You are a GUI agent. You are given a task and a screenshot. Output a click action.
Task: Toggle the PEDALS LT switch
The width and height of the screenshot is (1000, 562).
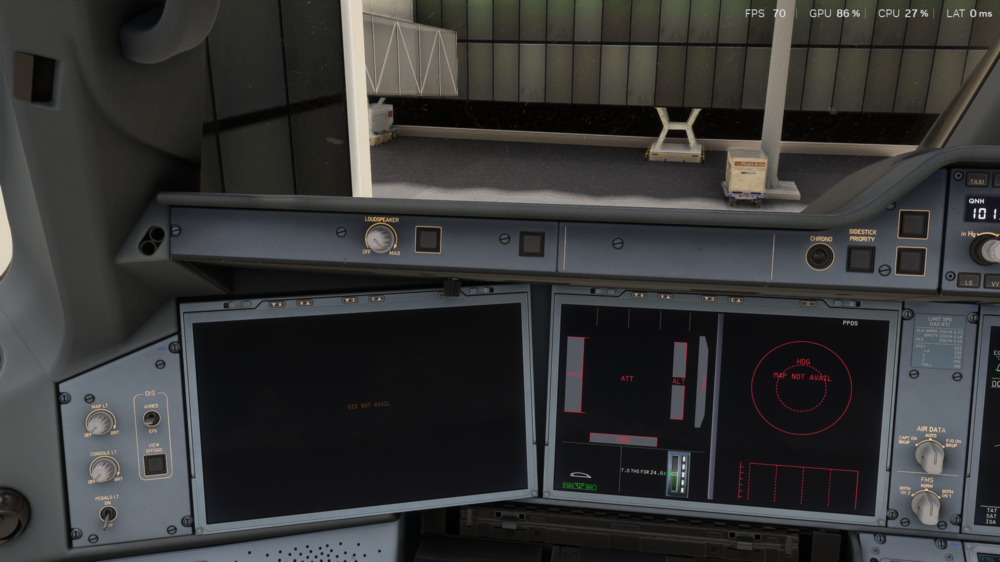tap(108, 516)
